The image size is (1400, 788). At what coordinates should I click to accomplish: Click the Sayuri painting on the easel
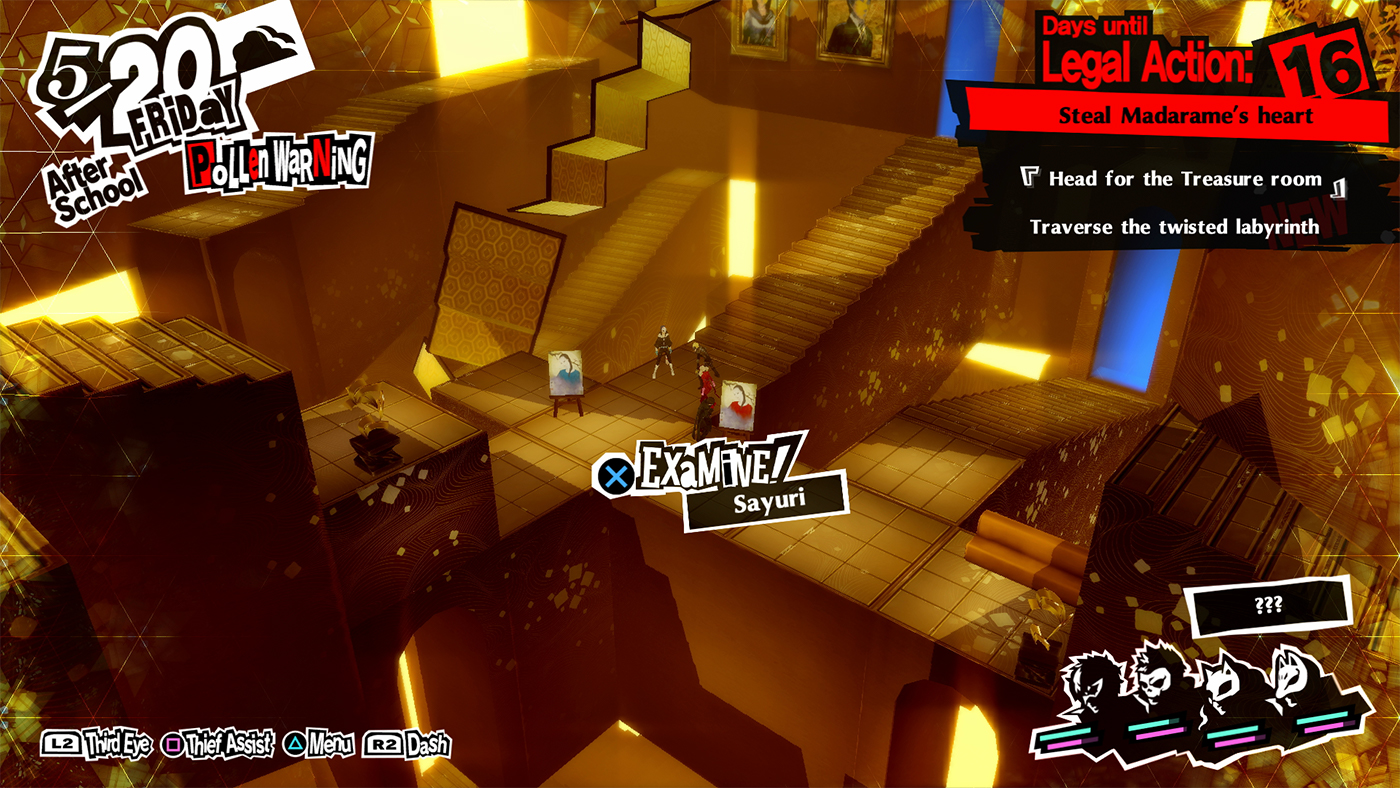point(567,370)
